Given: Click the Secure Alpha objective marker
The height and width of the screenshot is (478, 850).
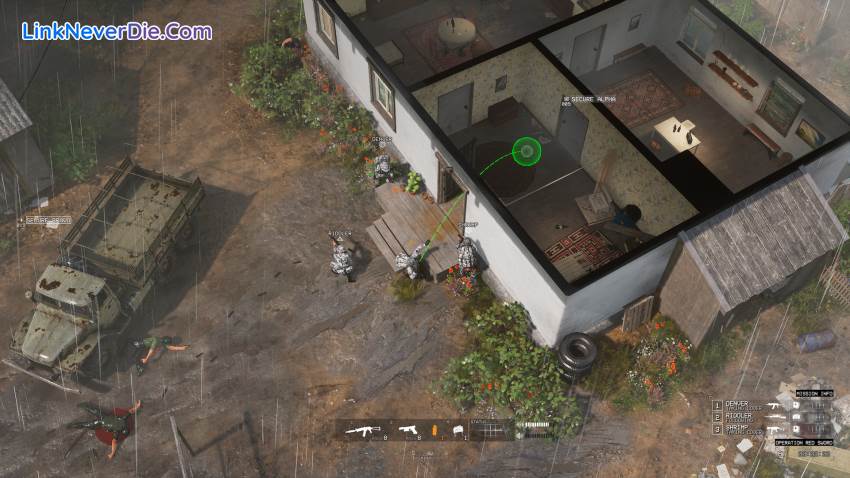Looking at the screenshot, I should click(x=590, y=99).
